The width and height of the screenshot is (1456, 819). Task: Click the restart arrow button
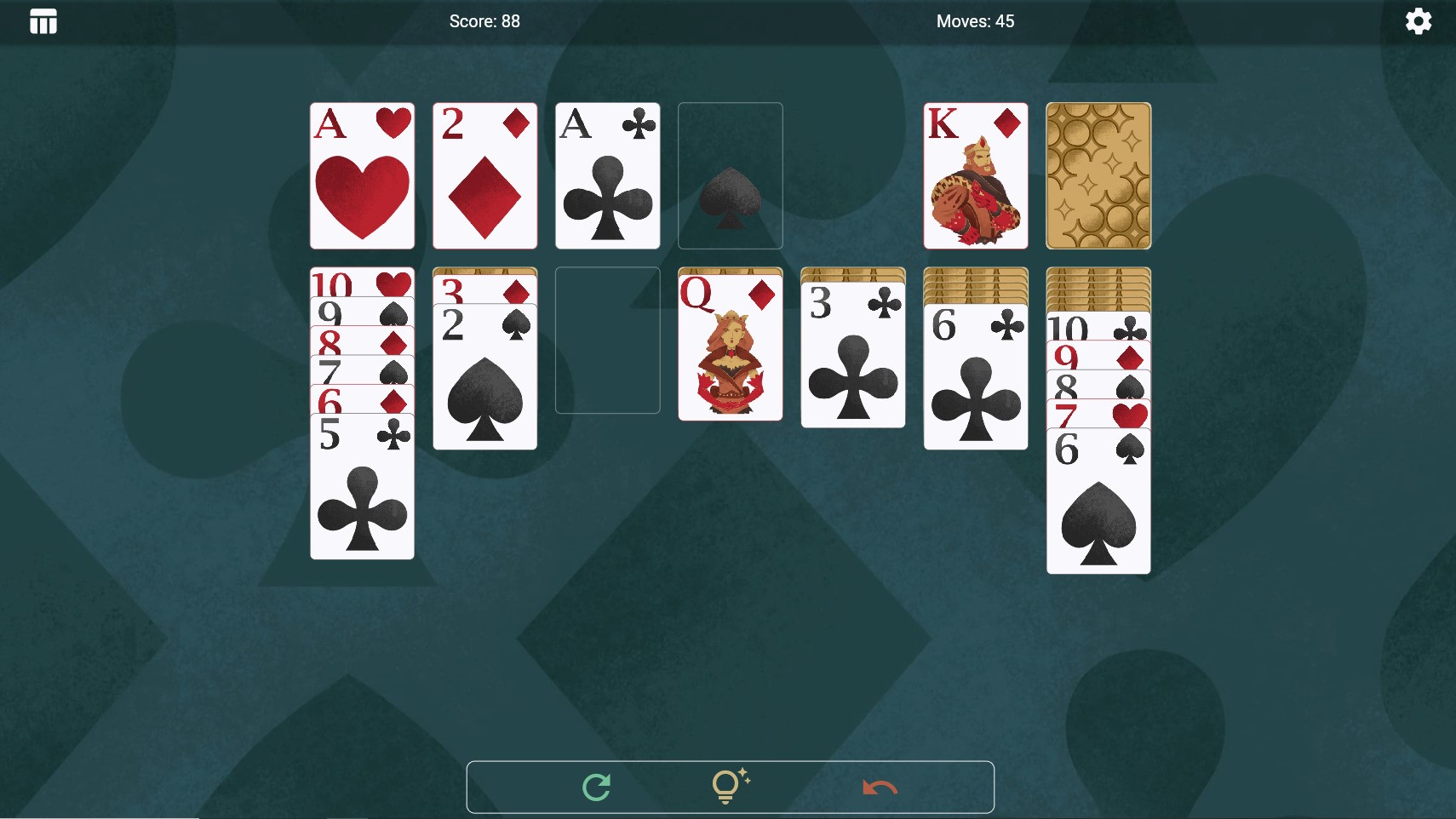coord(596,786)
